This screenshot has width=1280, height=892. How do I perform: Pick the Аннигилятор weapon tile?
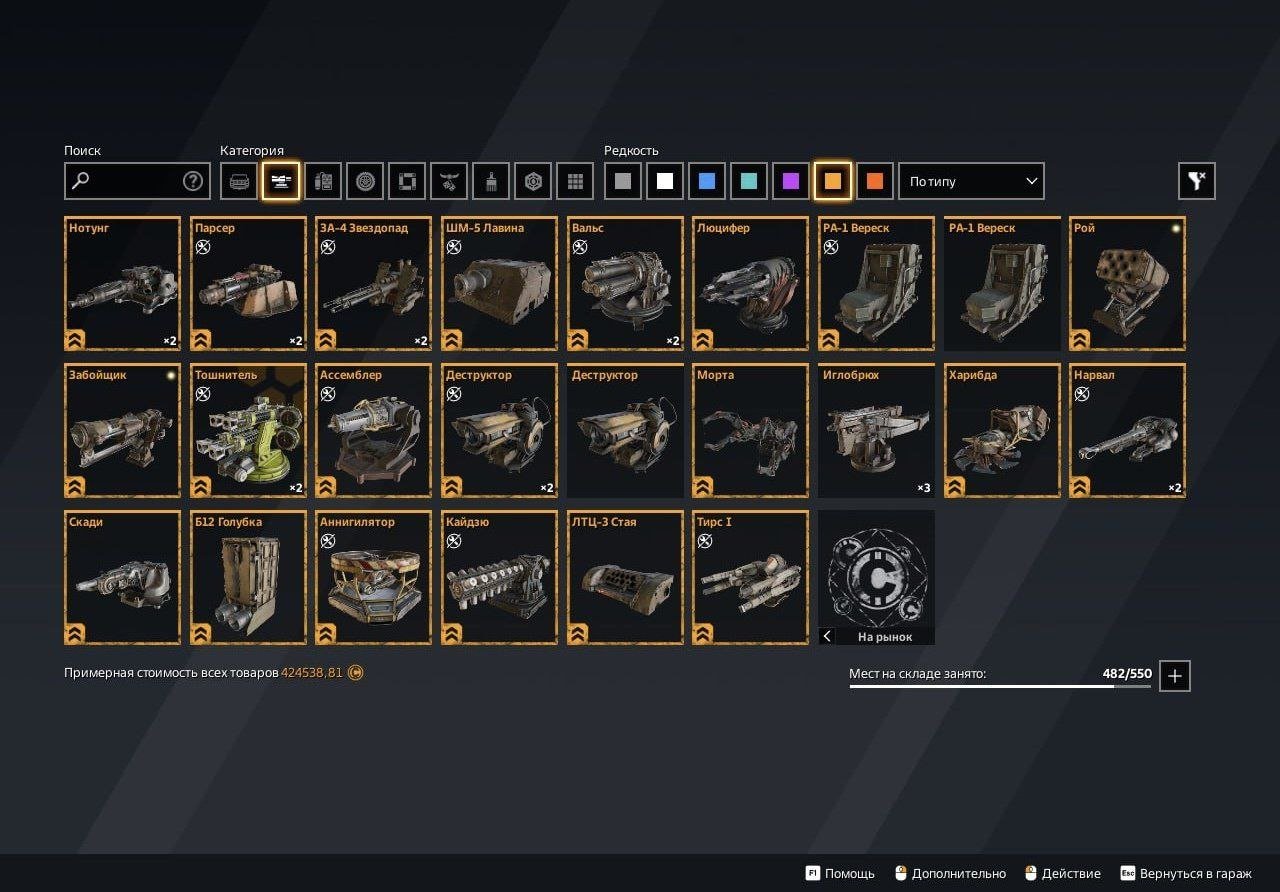[x=374, y=578]
